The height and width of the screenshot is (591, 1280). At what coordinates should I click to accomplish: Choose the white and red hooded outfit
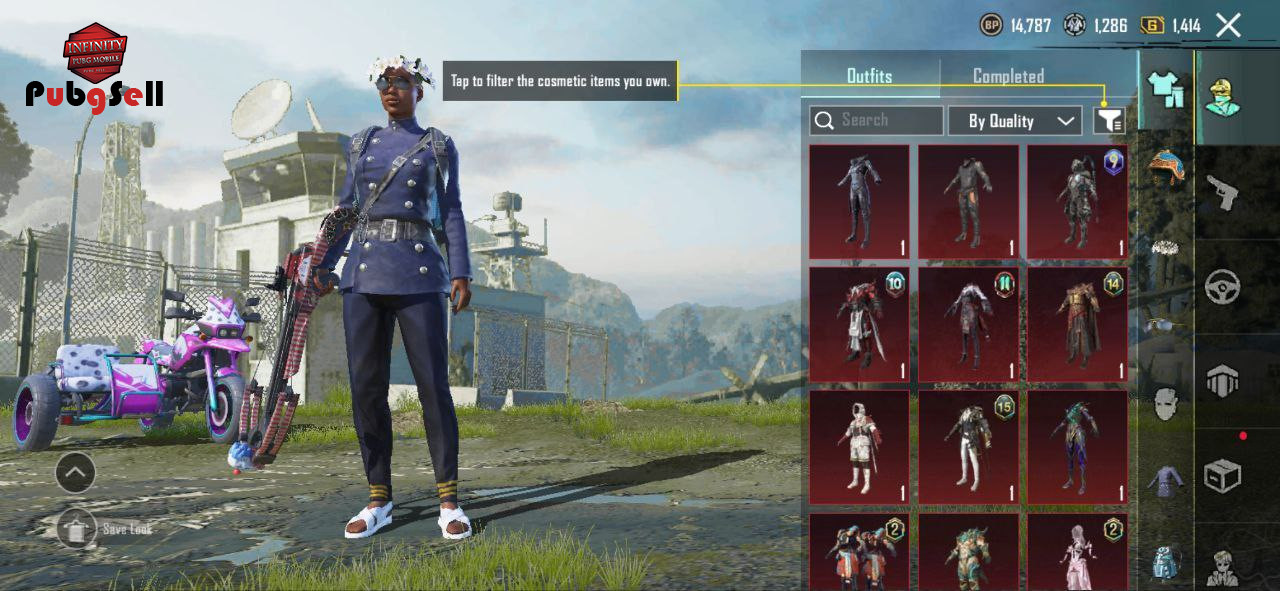(x=859, y=447)
